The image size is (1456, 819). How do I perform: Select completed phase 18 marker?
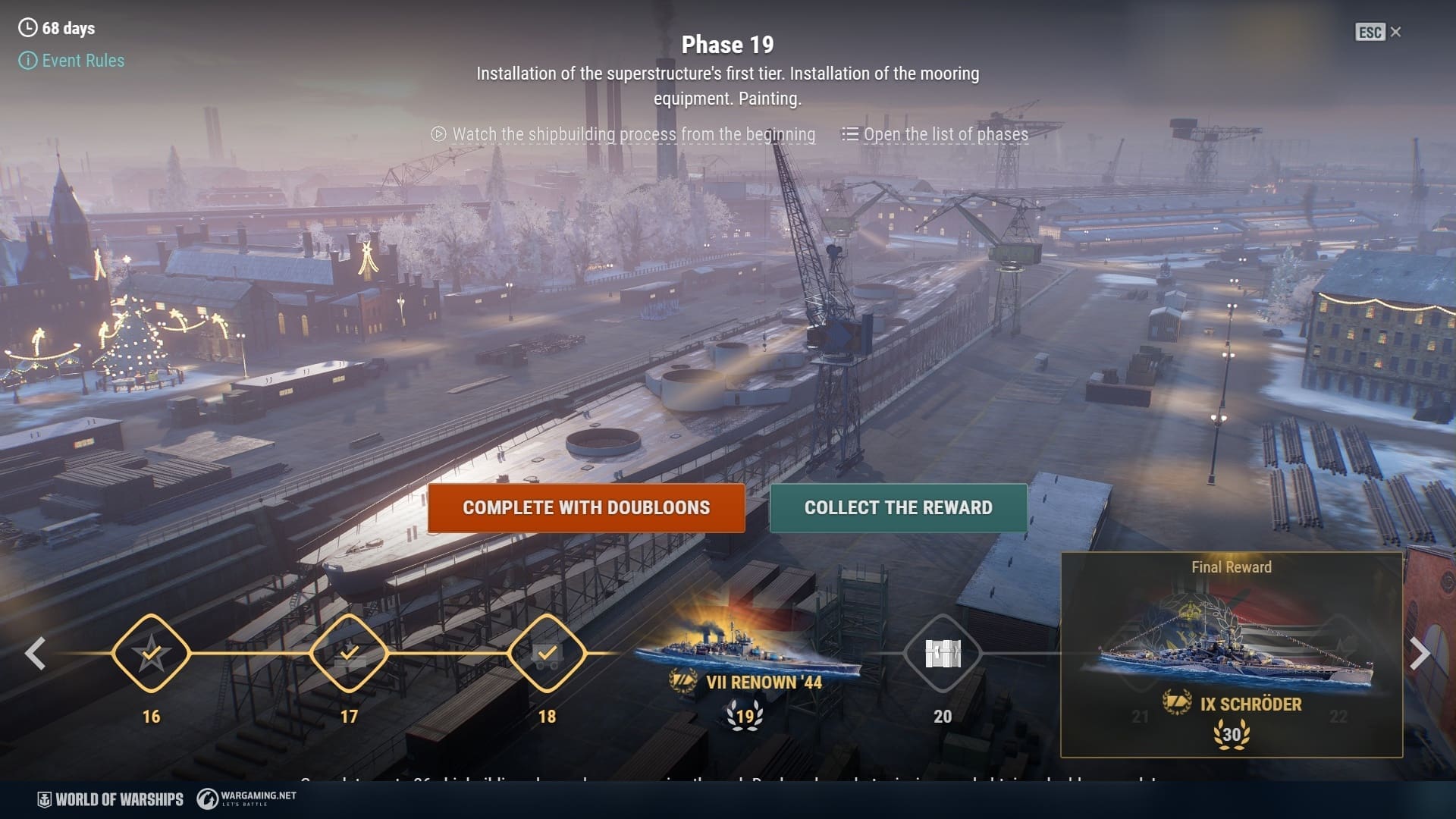[547, 653]
